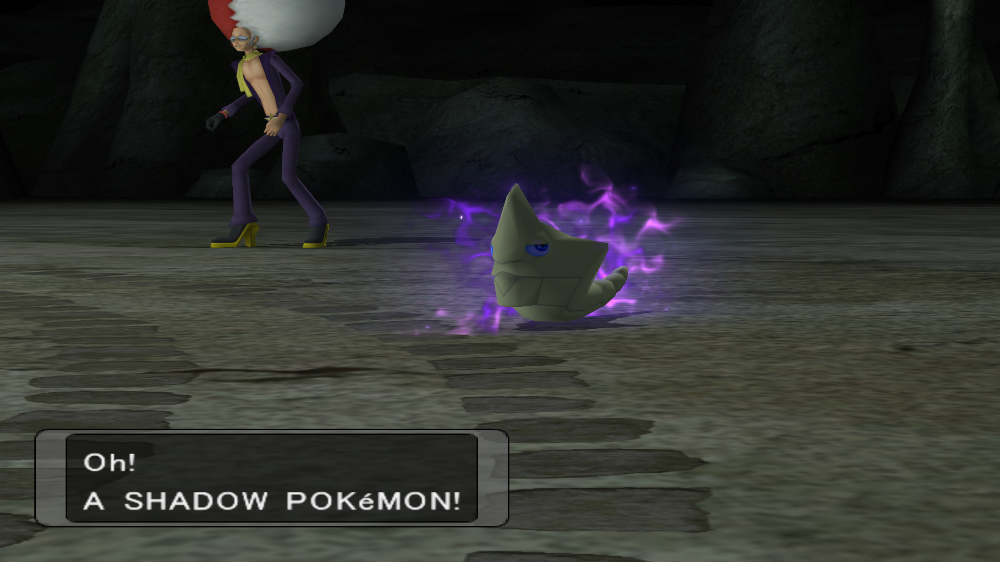Advance the "A SHADOW POKéMON!" dialogue box

[x=271, y=478]
